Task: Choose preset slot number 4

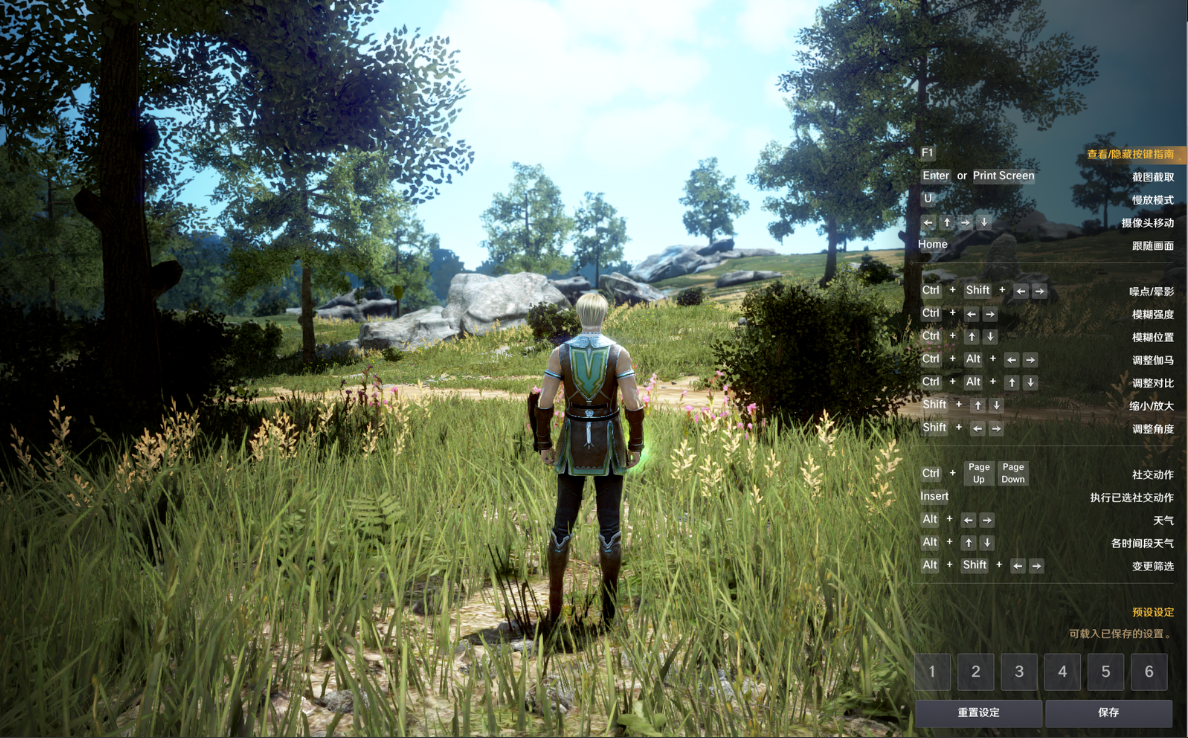Action: coord(1063,672)
